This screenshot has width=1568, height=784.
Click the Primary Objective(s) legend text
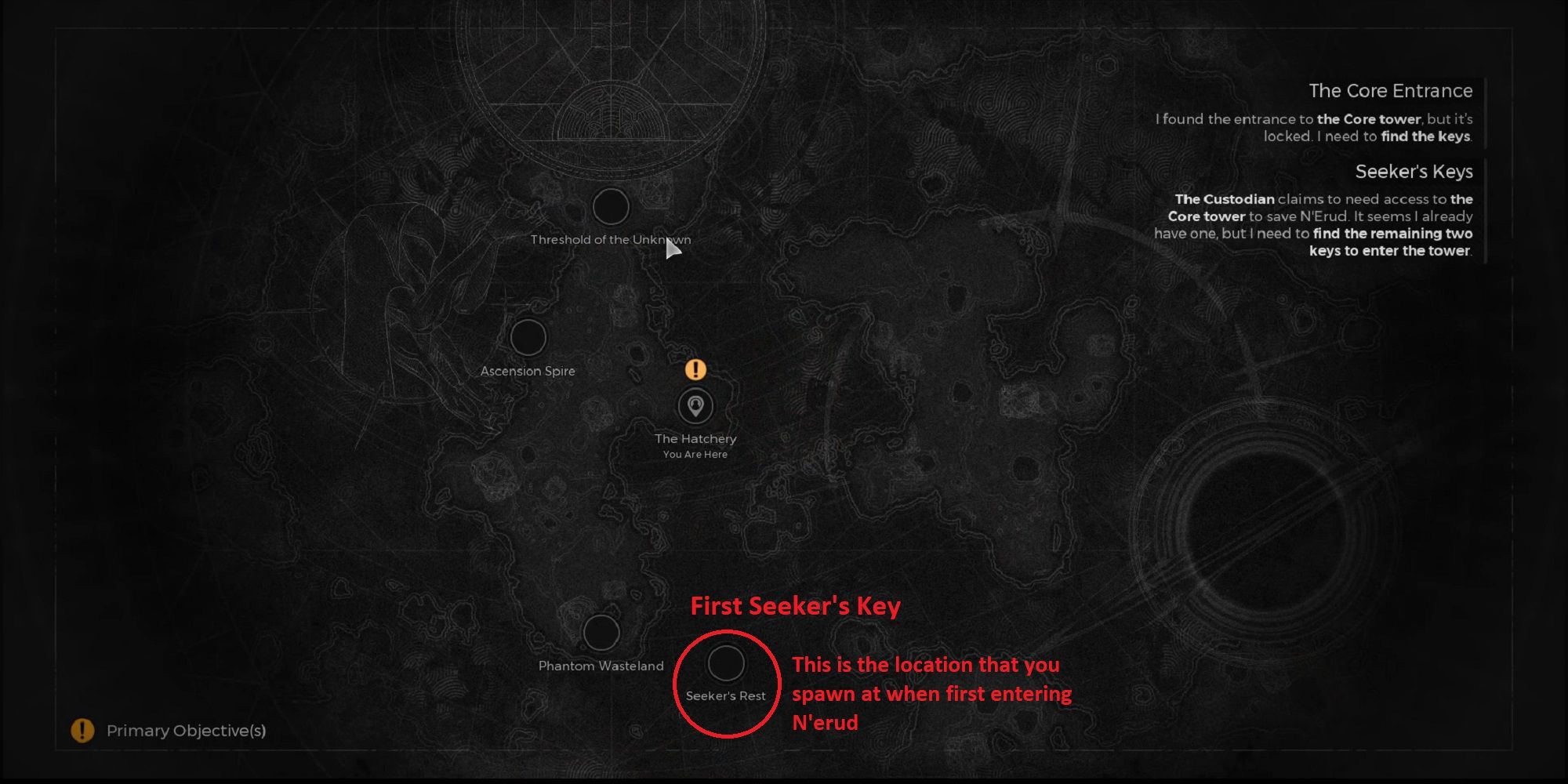pyautogui.click(x=186, y=731)
